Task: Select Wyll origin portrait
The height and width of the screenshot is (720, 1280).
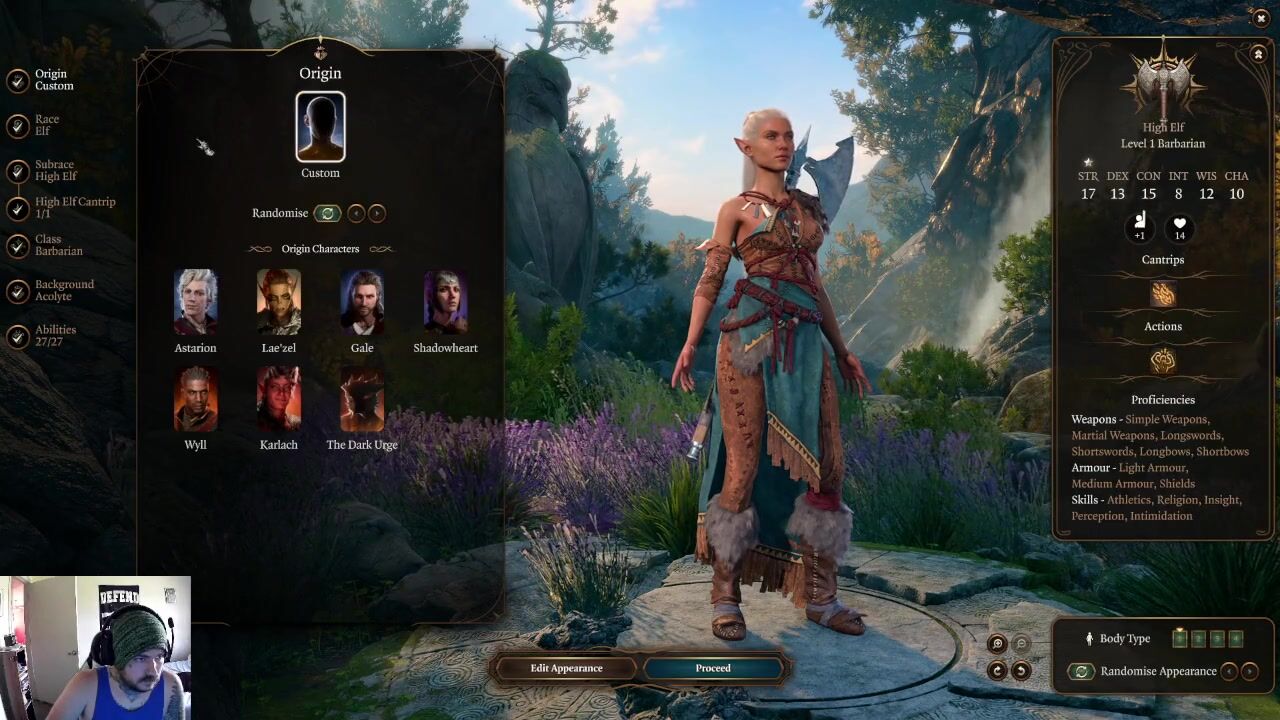Action: click(x=195, y=398)
